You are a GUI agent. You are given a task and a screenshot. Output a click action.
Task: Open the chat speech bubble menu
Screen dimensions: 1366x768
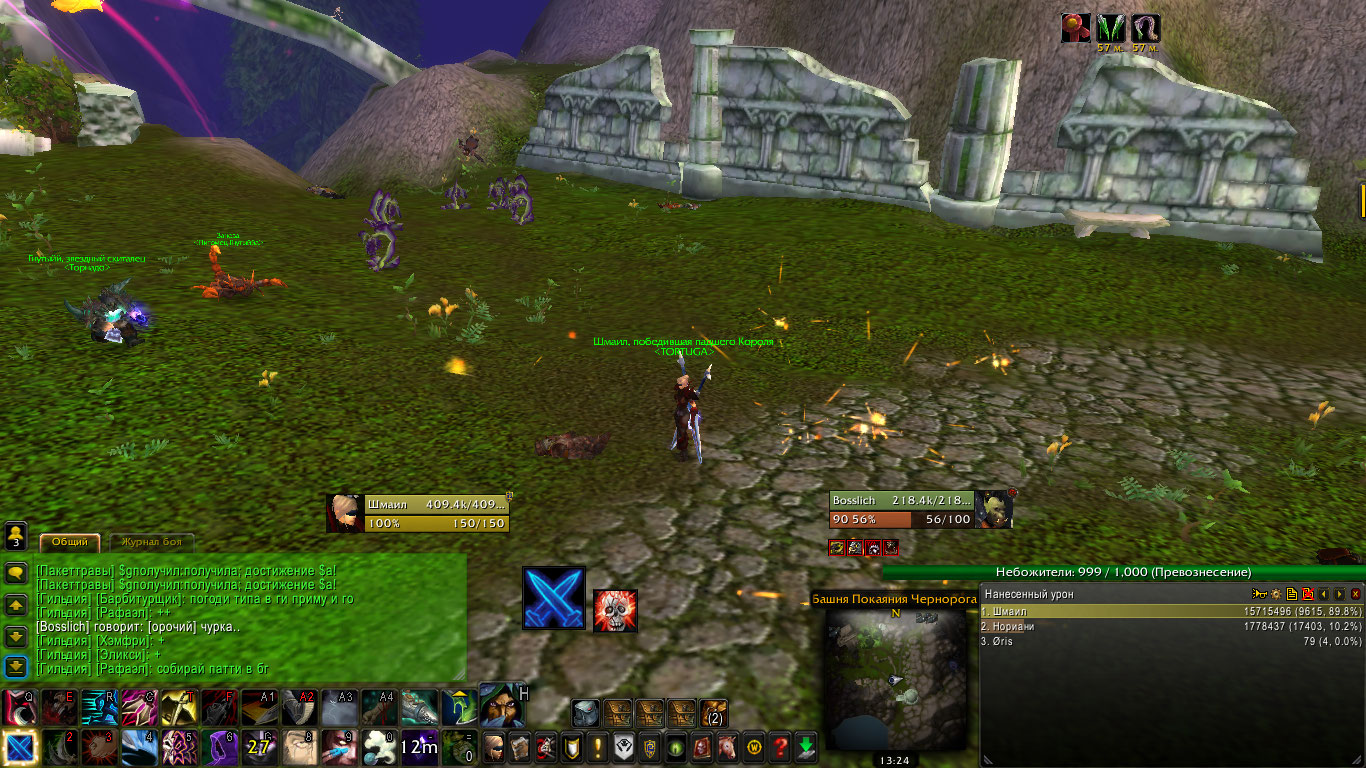(x=16, y=573)
